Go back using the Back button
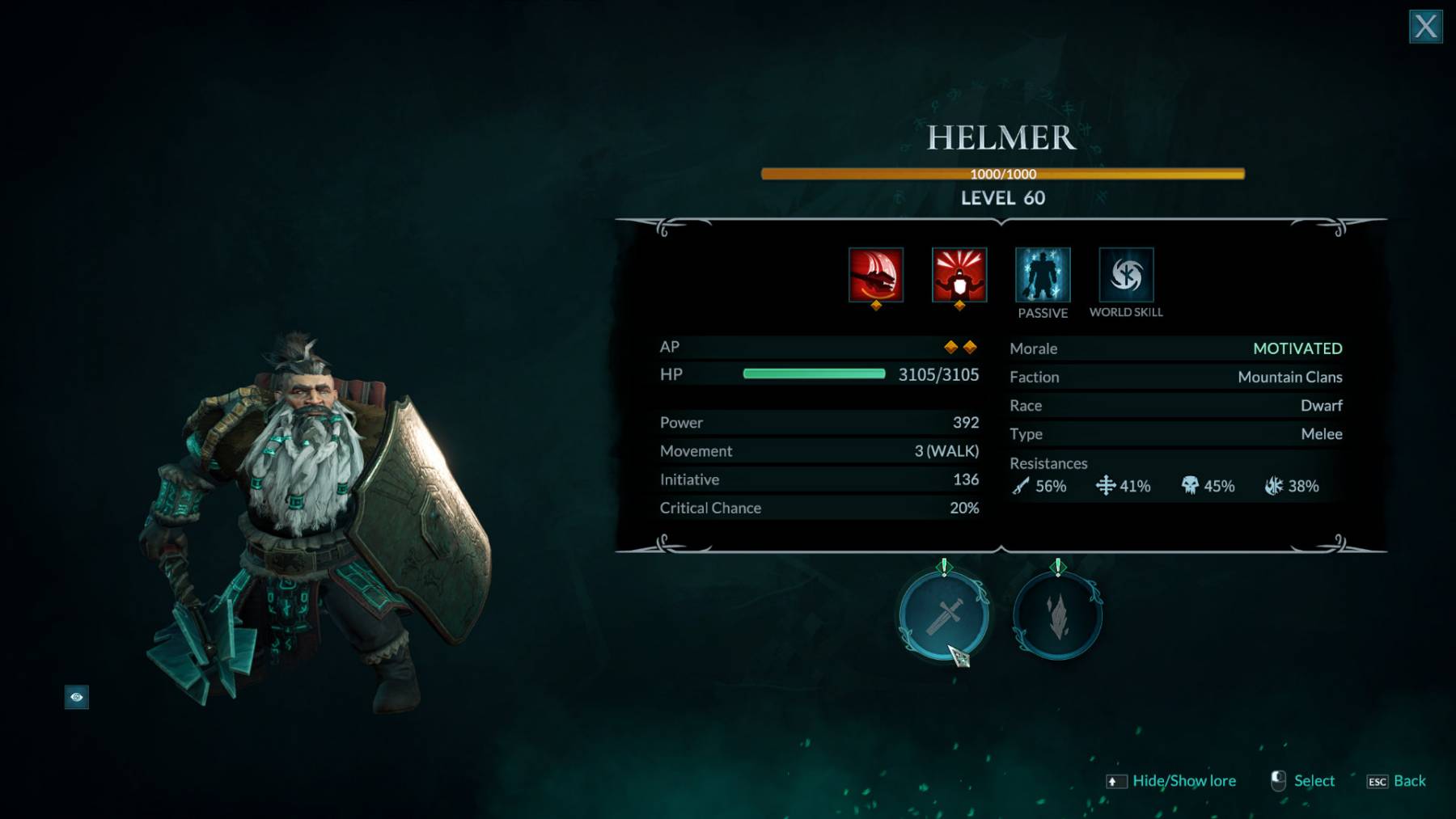1456x819 pixels. tap(1408, 781)
